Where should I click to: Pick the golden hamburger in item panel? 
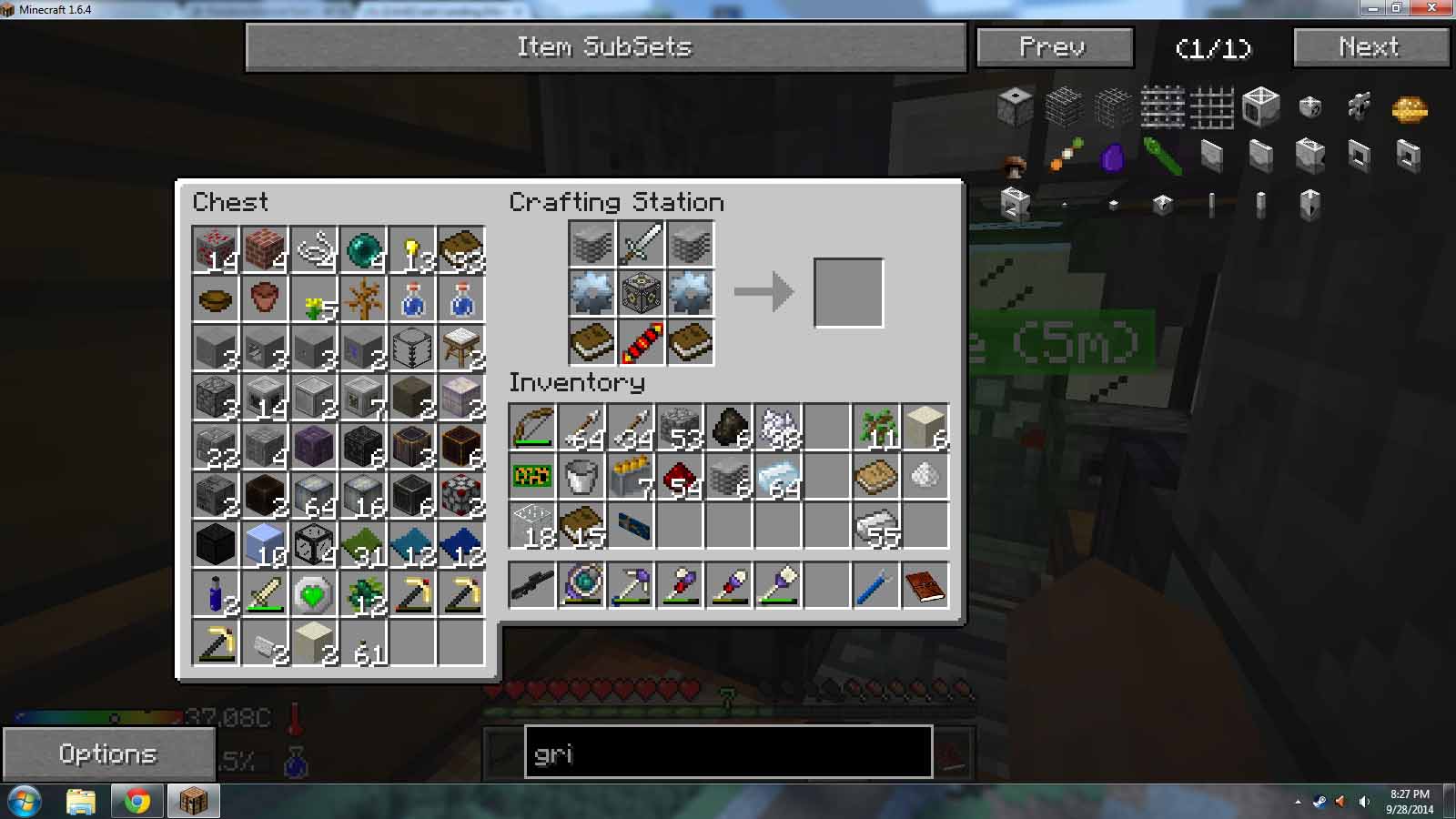[x=1409, y=109]
